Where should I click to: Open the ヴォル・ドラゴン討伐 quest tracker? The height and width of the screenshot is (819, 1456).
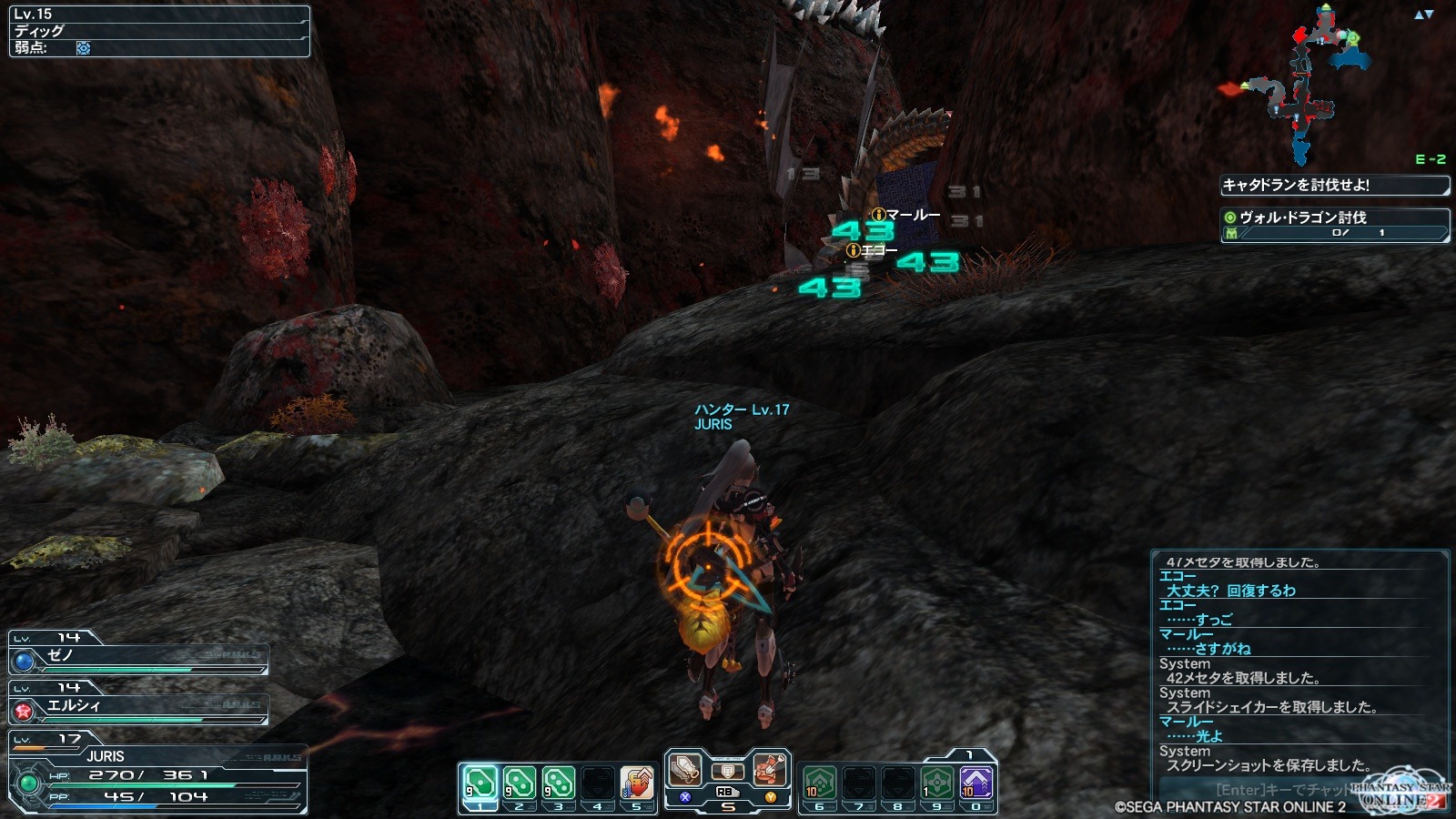coord(1334,224)
